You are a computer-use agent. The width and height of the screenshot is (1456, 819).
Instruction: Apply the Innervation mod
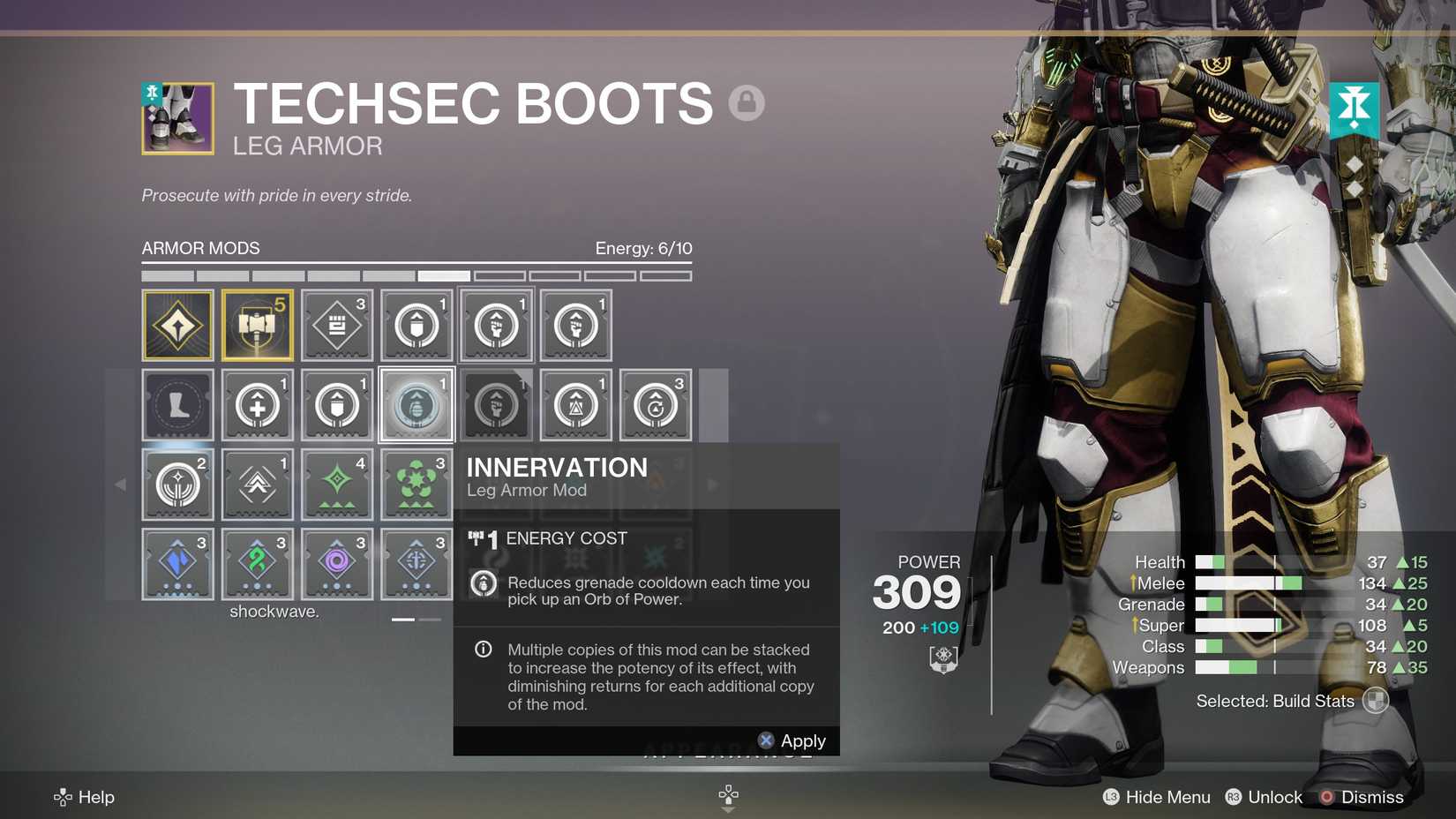792,740
